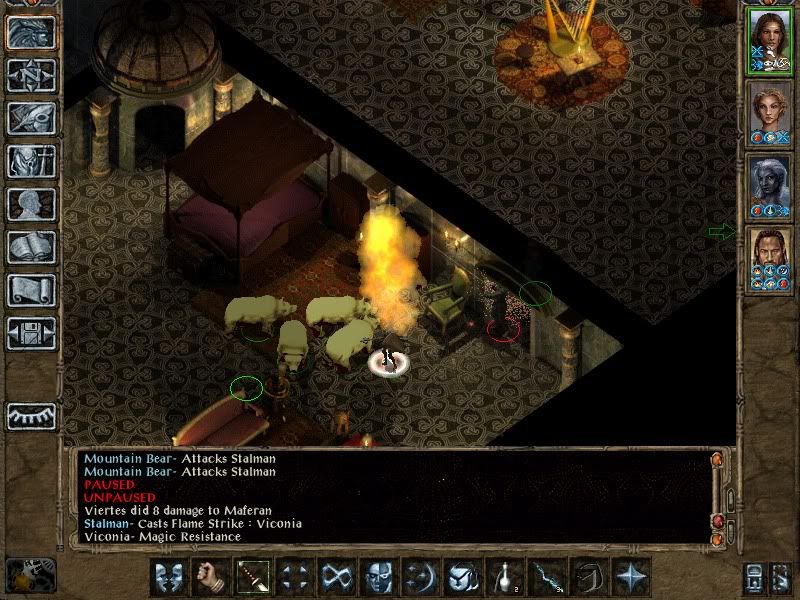Open the mage spellbook with the book icon
The image size is (800, 600).
point(32,247)
